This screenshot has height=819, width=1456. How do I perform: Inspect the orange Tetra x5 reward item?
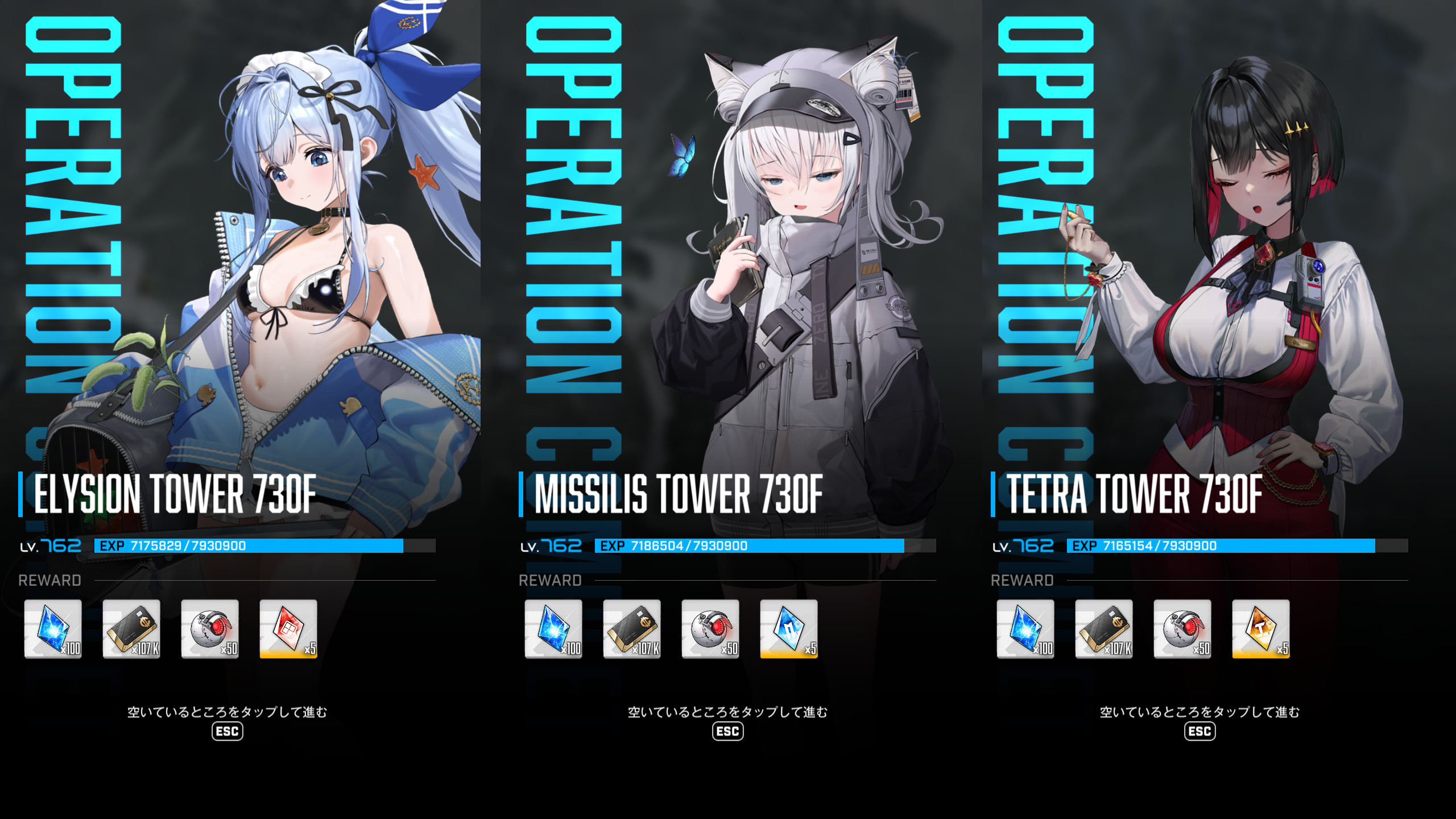tap(1261, 628)
